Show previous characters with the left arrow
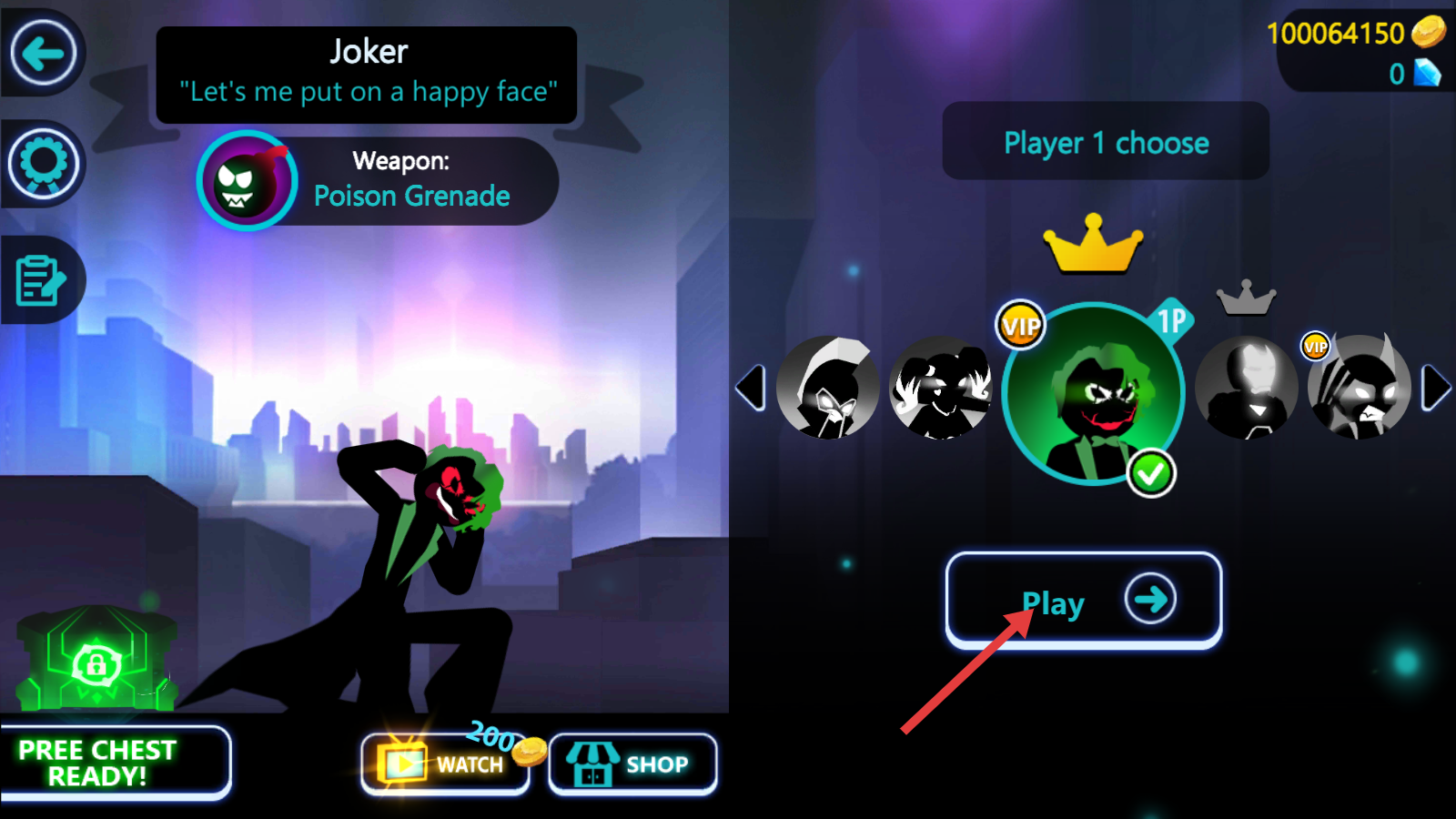The height and width of the screenshot is (819, 1456). tap(751, 389)
